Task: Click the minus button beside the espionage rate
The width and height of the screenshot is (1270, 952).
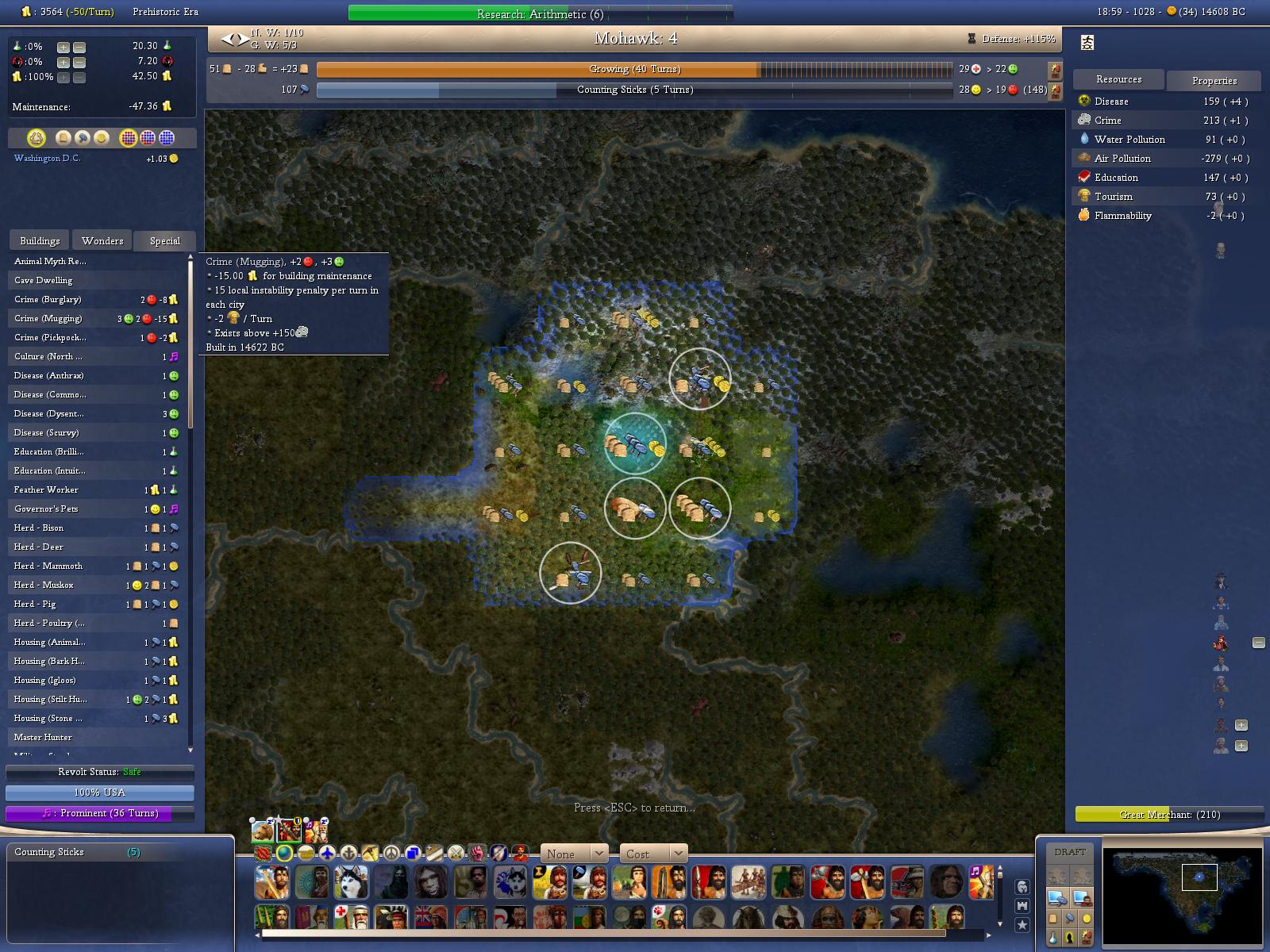Action: [79, 62]
